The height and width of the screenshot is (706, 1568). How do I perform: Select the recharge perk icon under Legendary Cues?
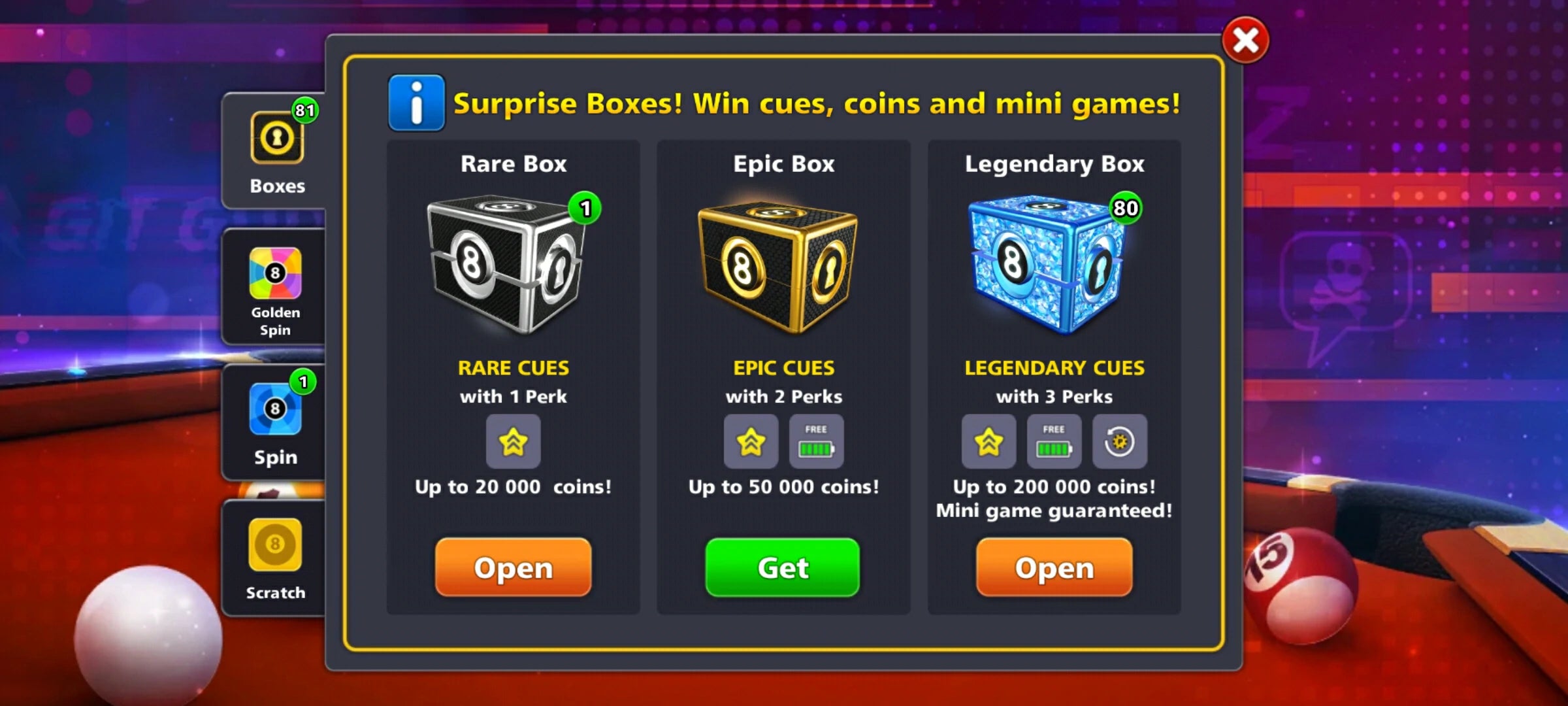(x=1120, y=443)
